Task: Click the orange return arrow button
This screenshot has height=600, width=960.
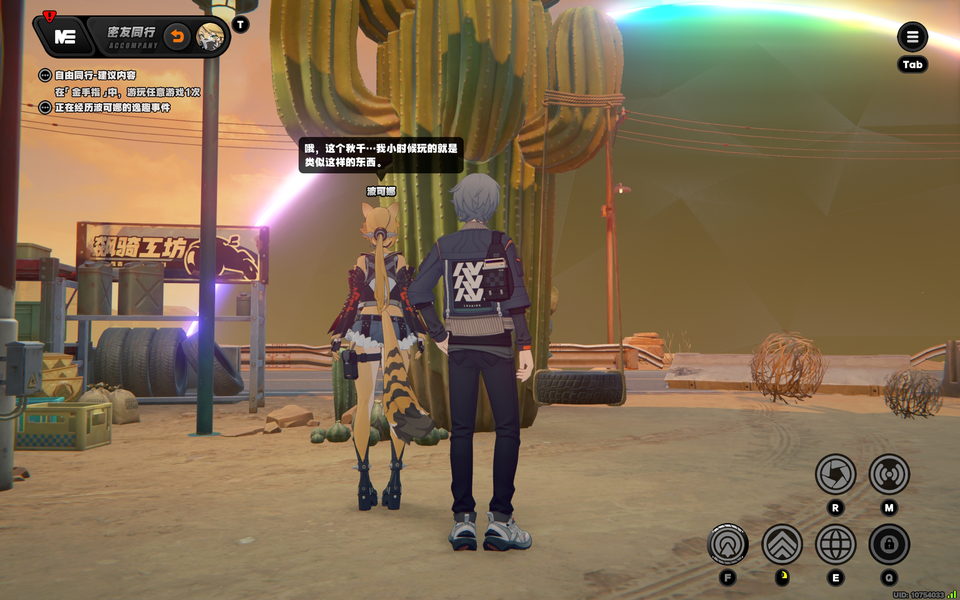Action: (x=177, y=37)
